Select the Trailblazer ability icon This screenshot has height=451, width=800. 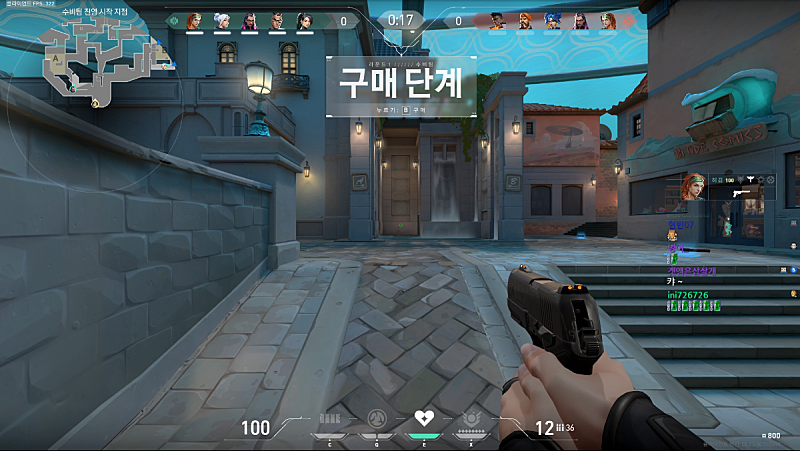point(375,419)
